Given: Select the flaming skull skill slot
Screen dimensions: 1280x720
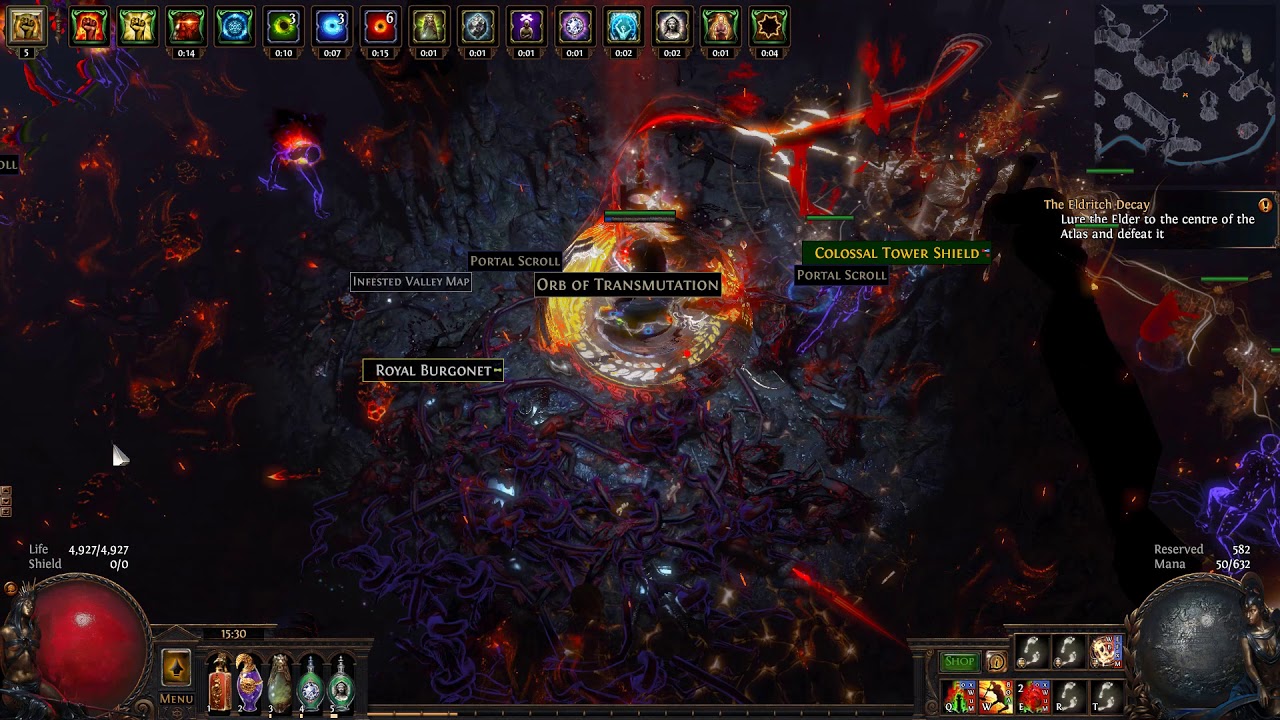Looking at the screenshot, I should point(1105,652).
